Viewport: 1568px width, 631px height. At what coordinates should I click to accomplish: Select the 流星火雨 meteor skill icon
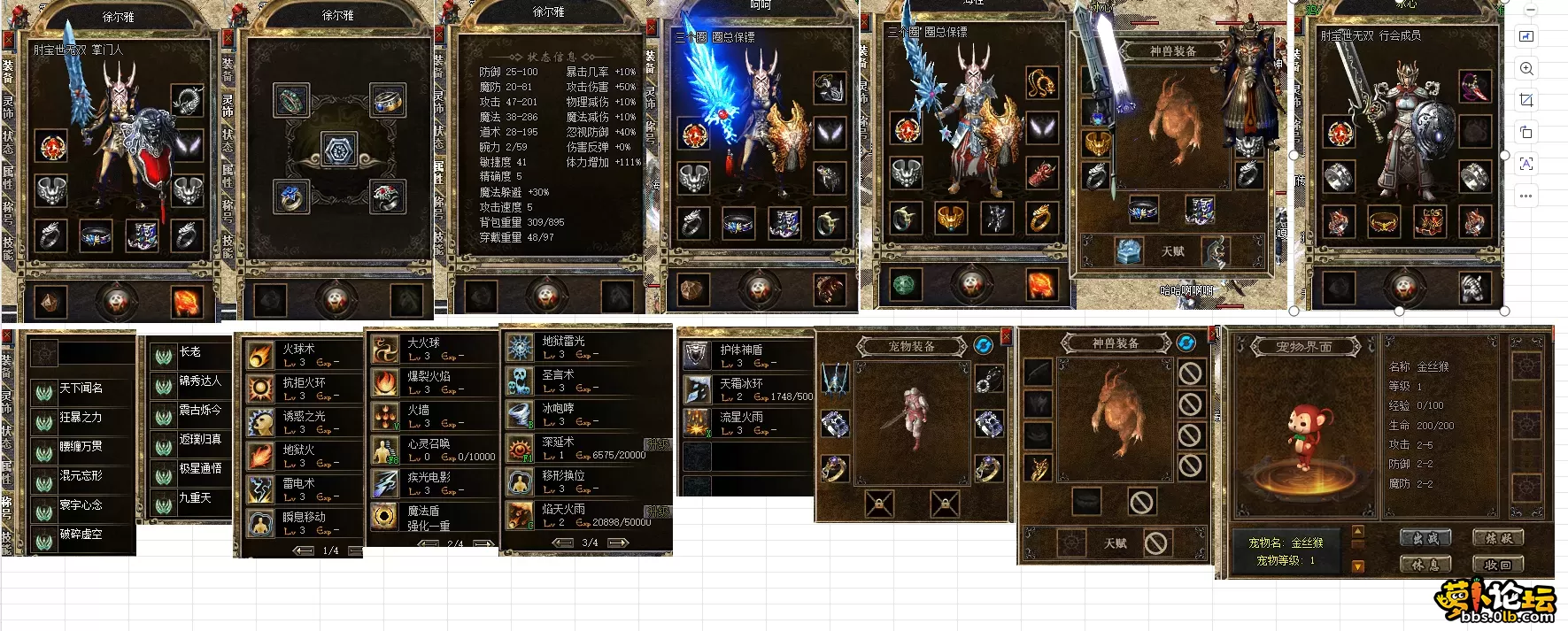[697, 423]
